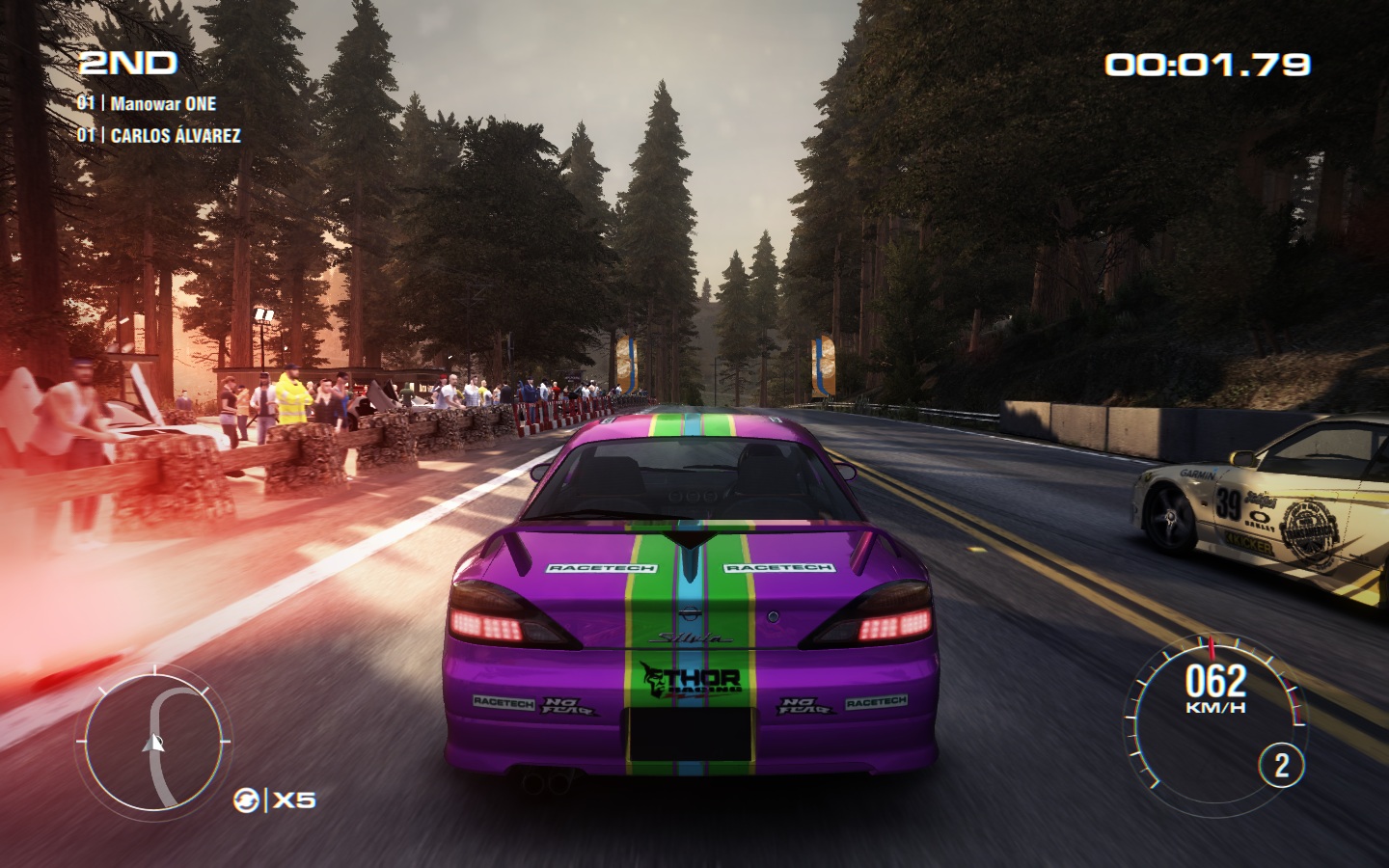This screenshot has width=1389, height=868.
Task: Select the flashback rewind icon
Action: (247, 800)
